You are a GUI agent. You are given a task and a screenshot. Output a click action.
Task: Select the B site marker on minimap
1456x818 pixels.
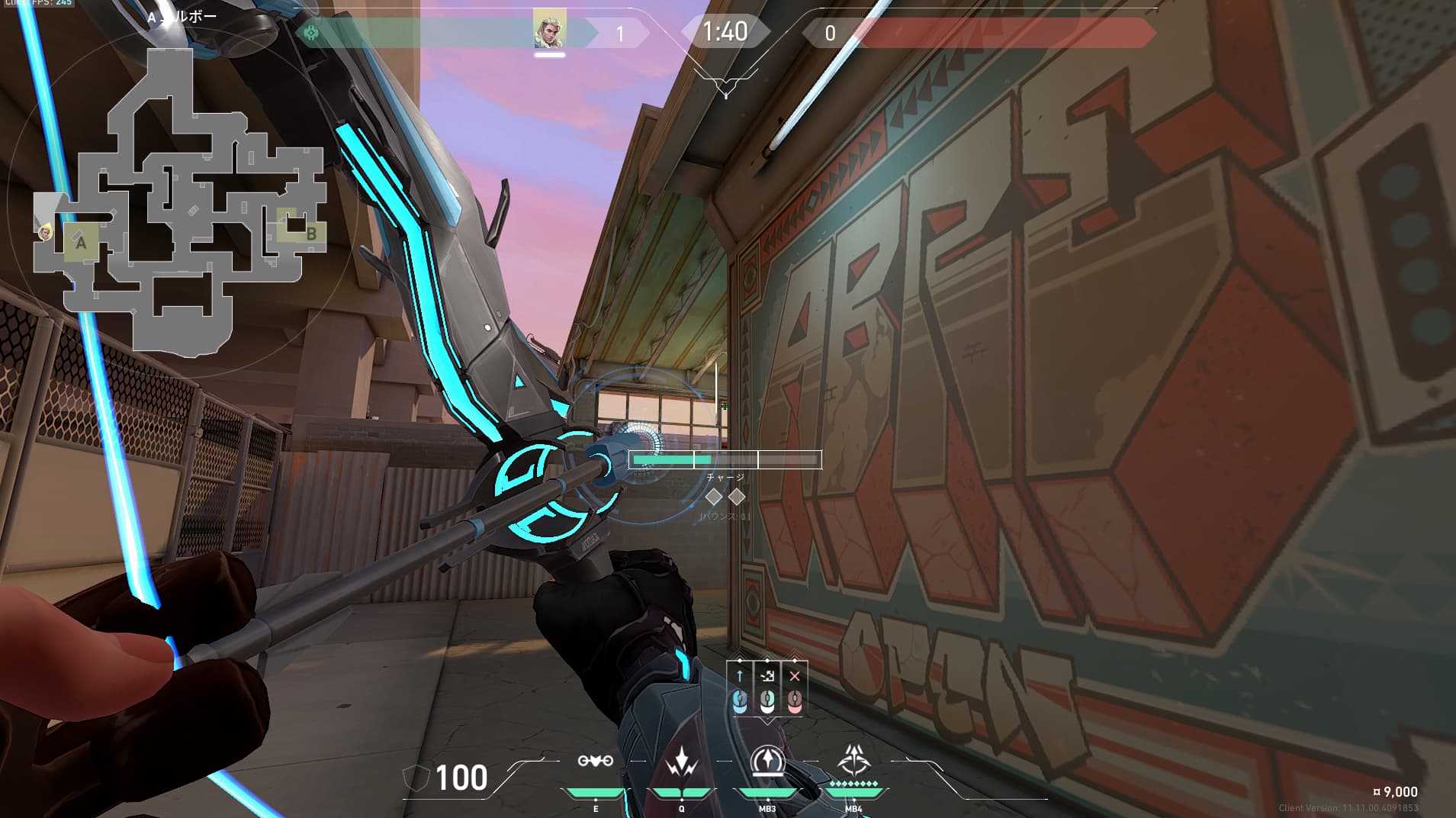(310, 233)
